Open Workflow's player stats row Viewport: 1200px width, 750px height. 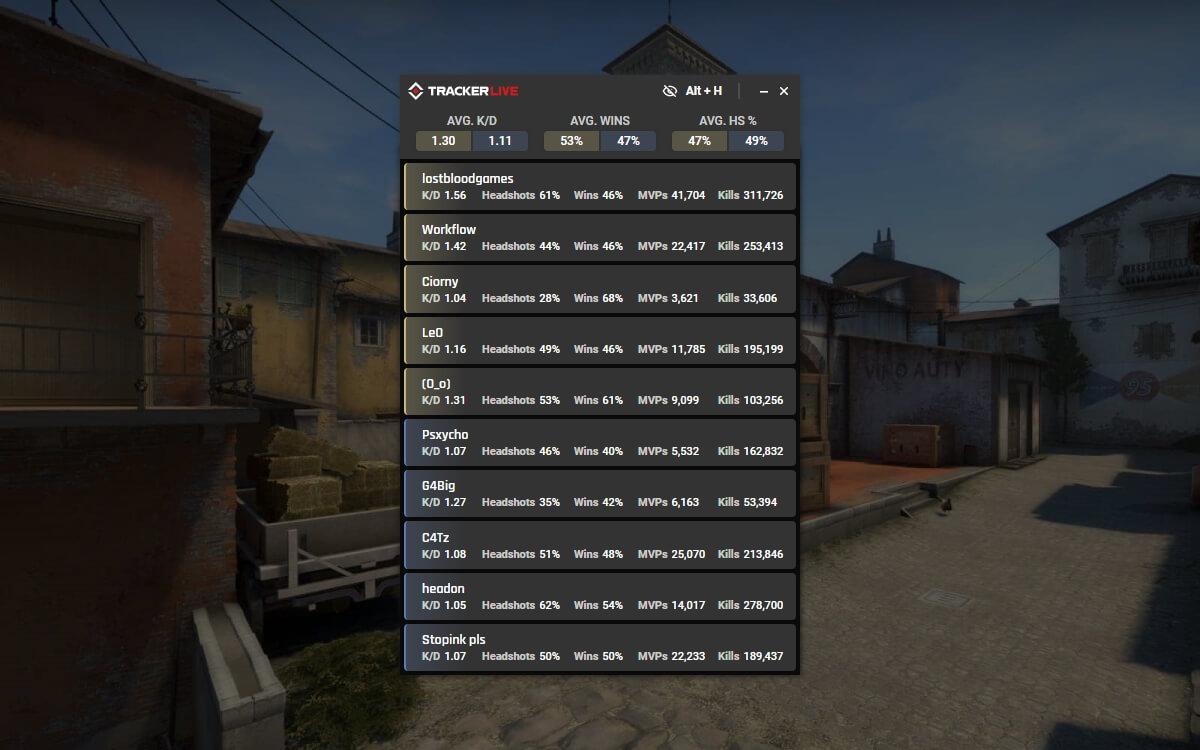(x=600, y=238)
